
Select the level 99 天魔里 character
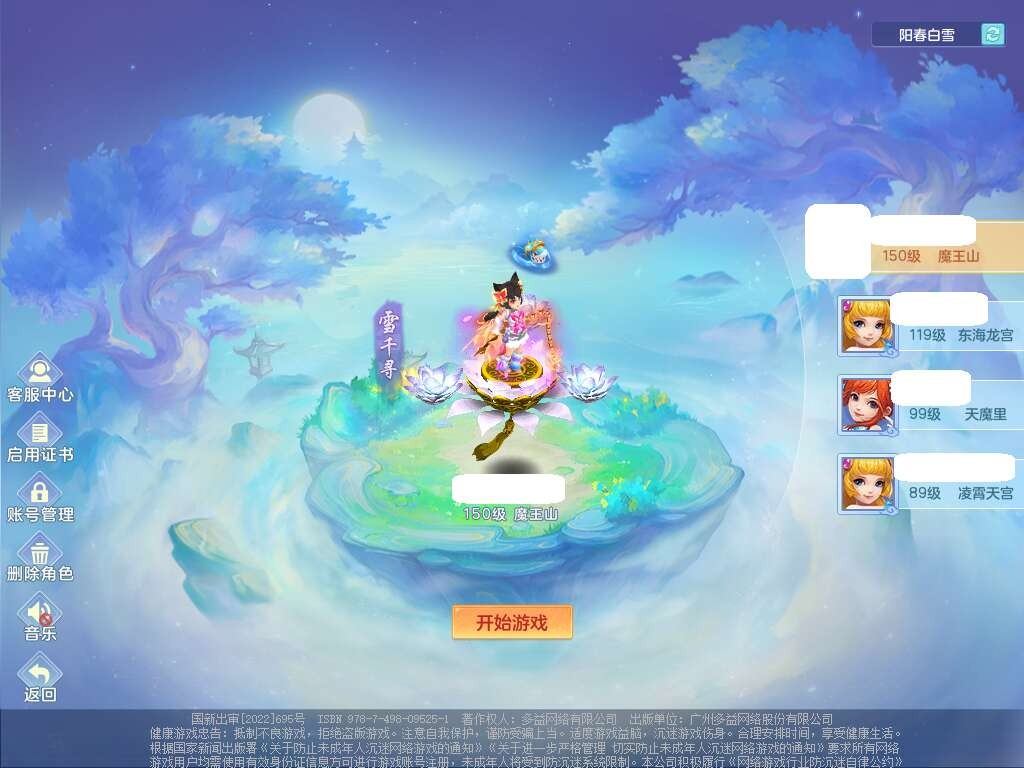click(x=930, y=405)
